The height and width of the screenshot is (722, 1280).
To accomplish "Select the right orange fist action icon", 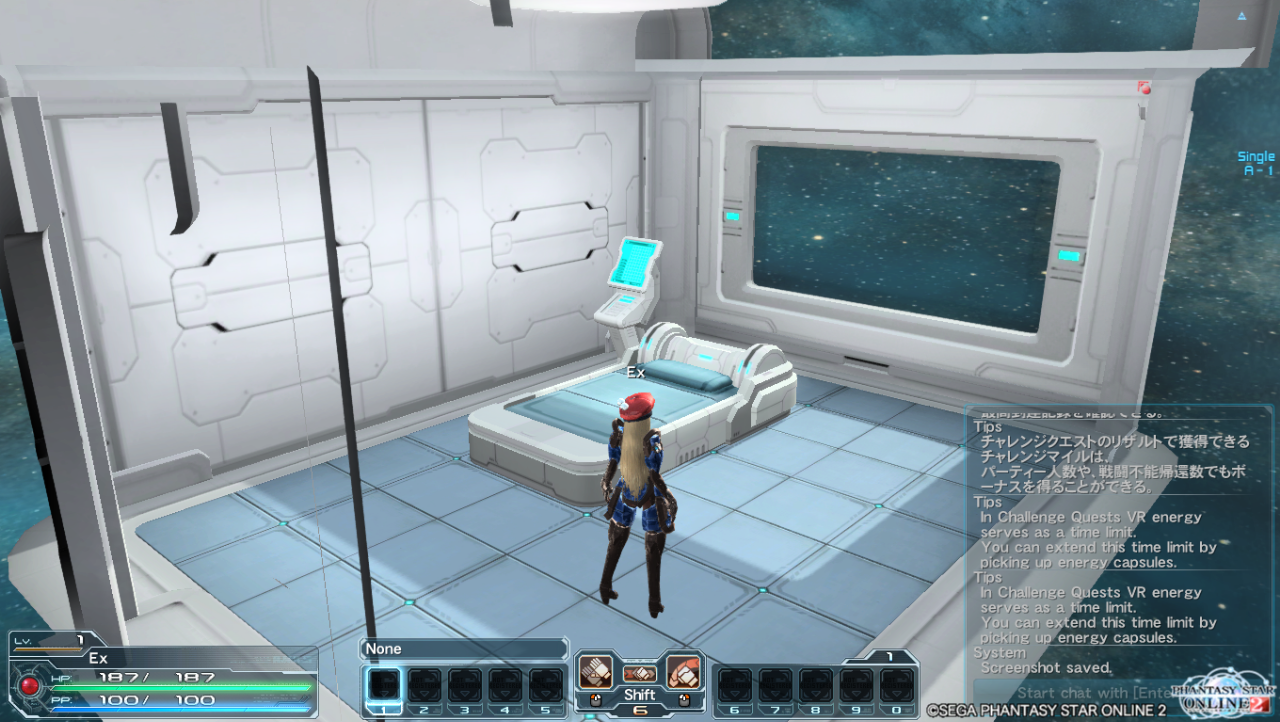I will click(683, 671).
